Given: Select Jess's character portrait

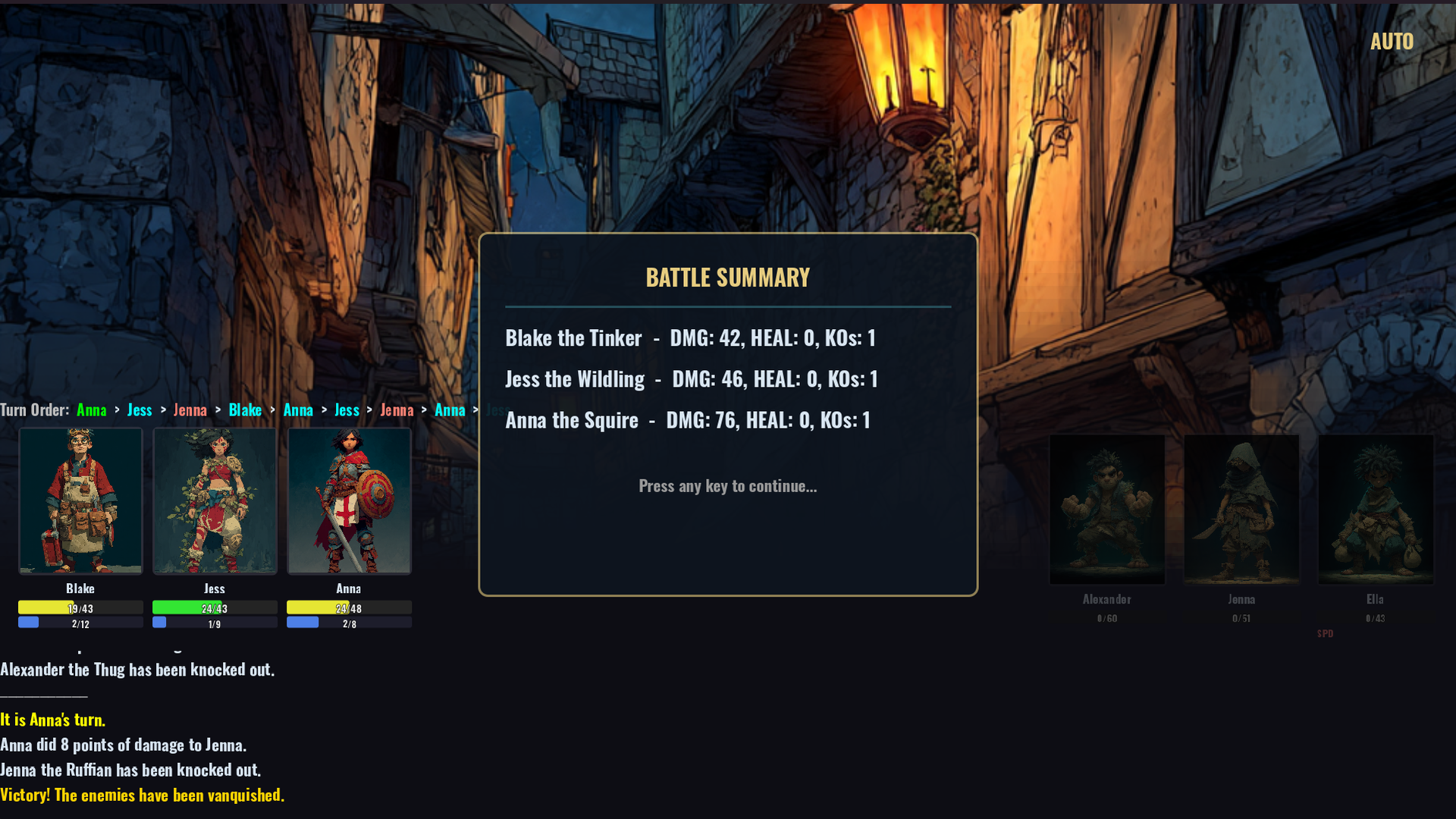Looking at the screenshot, I should [215, 500].
